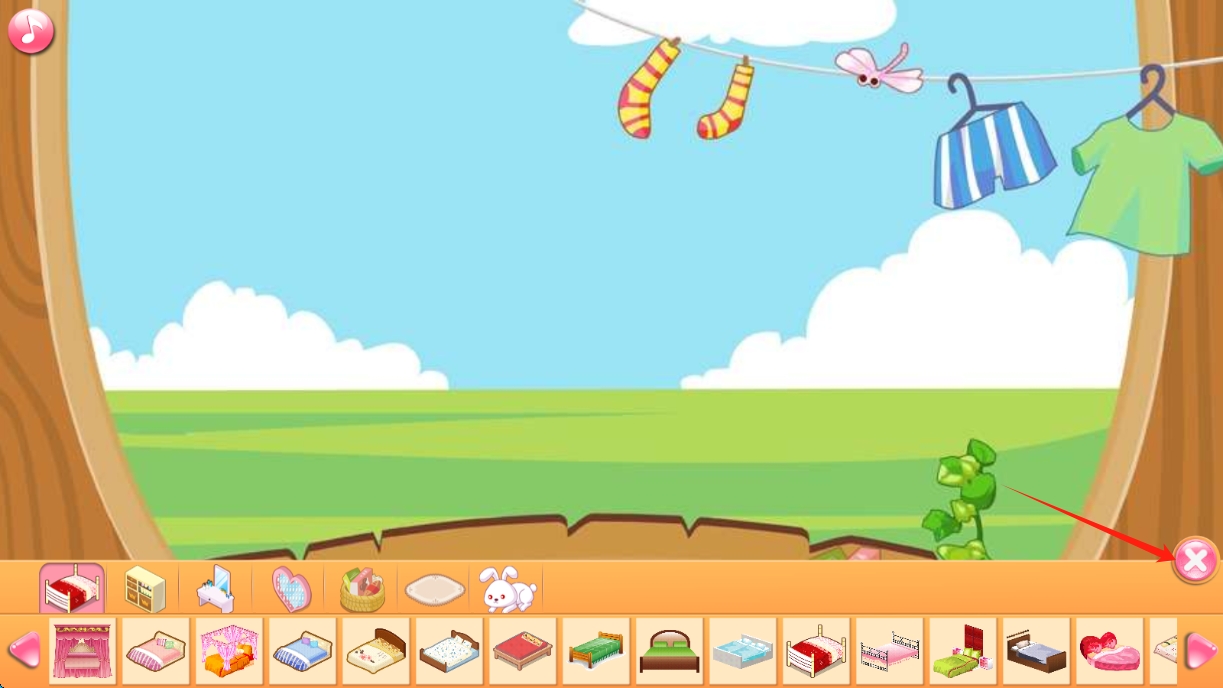This screenshot has height=688, width=1223.
Task: Select the pink bed with white metal frame
Action: 890,651
